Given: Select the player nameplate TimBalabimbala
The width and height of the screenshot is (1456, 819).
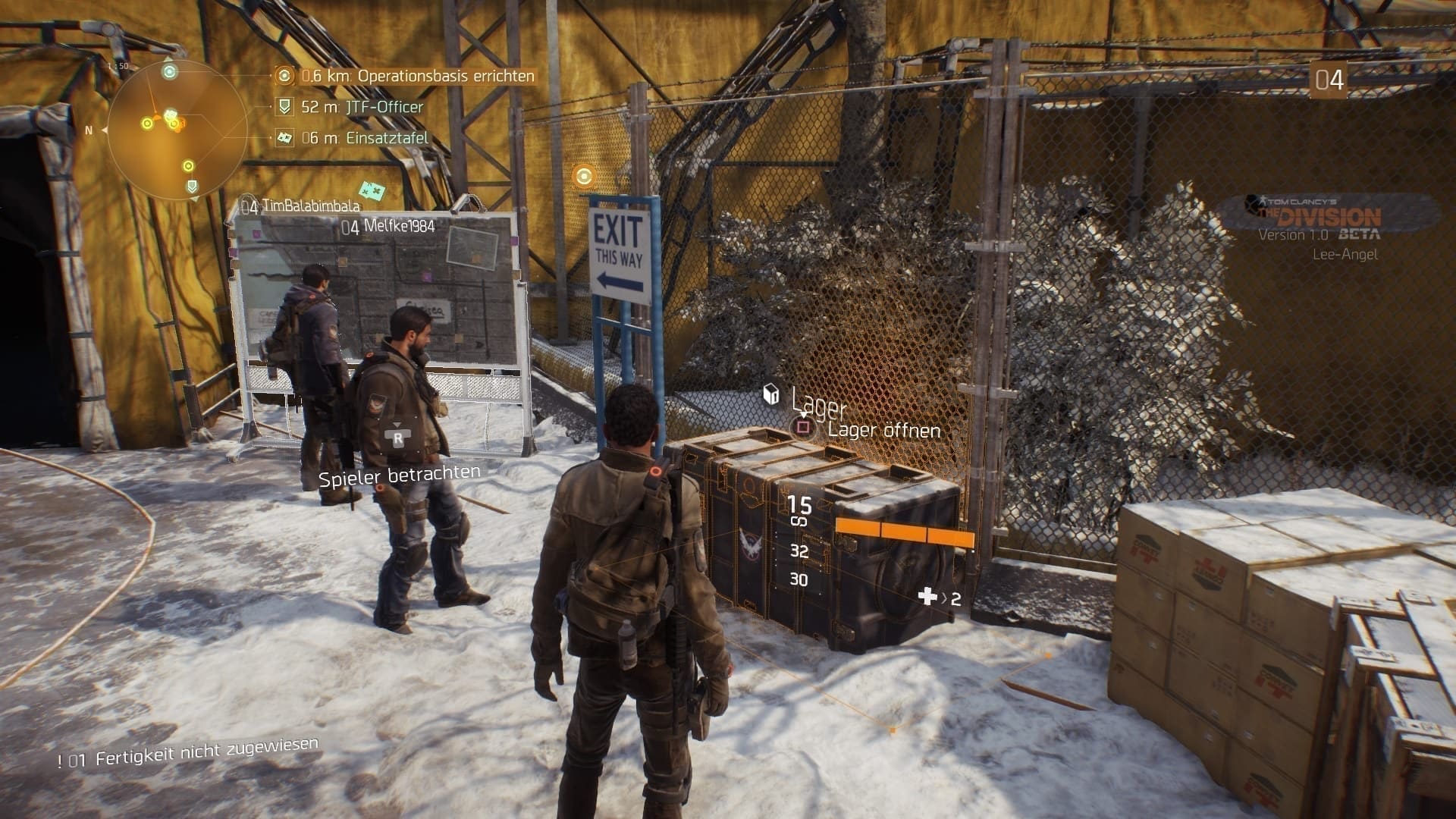Looking at the screenshot, I should (303, 203).
